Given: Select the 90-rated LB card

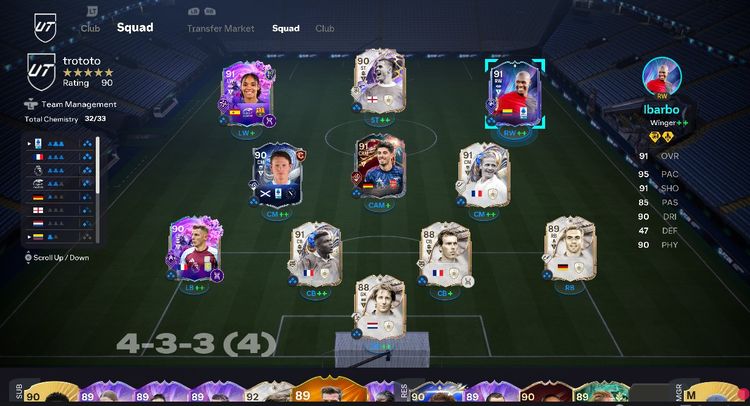Looking at the screenshot, I should [x=194, y=250].
